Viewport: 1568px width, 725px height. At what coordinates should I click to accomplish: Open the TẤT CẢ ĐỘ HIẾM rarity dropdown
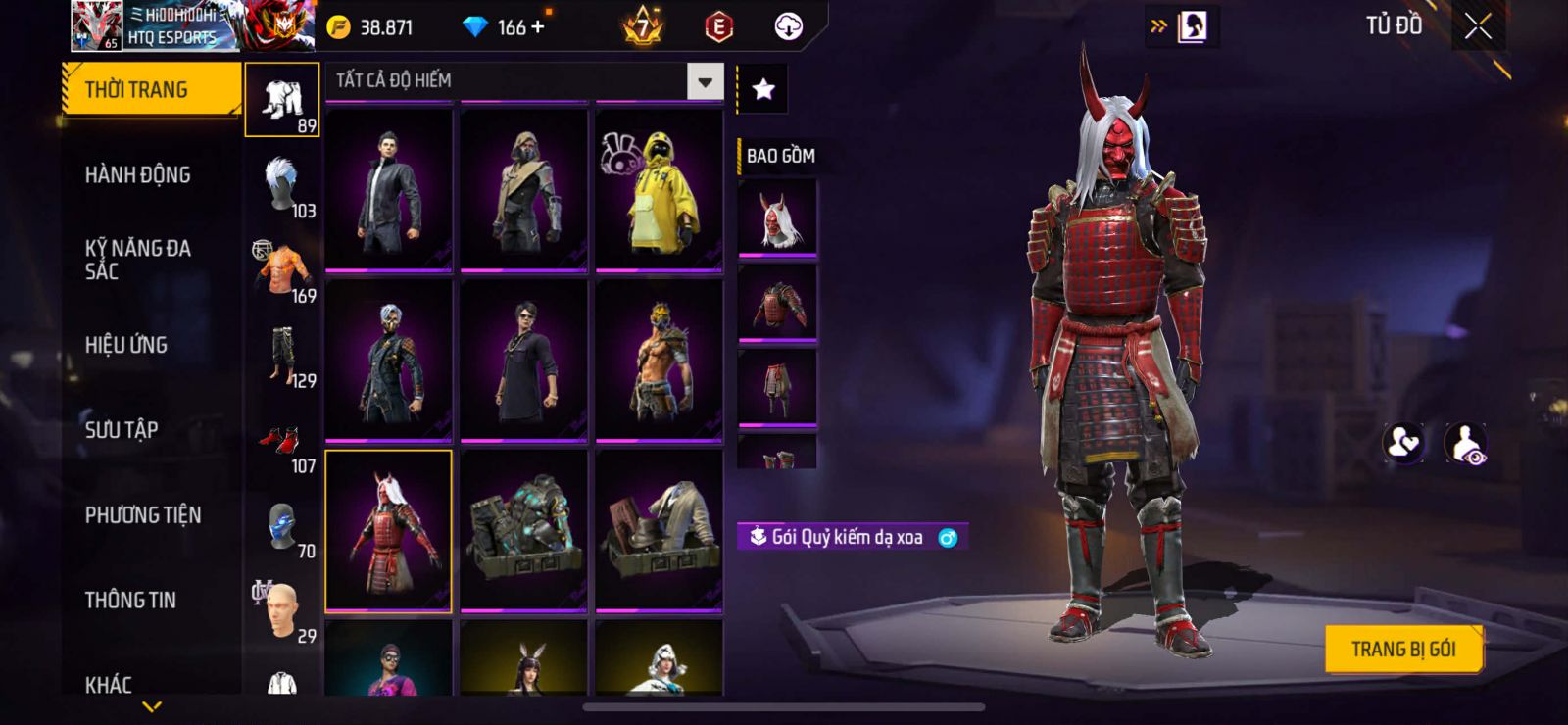(x=705, y=81)
